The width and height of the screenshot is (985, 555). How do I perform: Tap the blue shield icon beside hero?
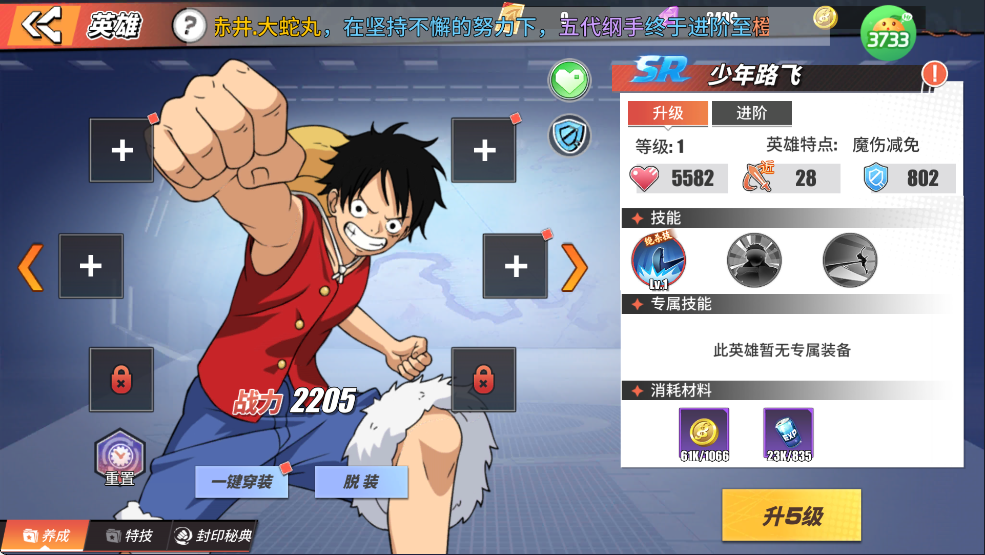click(569, 136)
